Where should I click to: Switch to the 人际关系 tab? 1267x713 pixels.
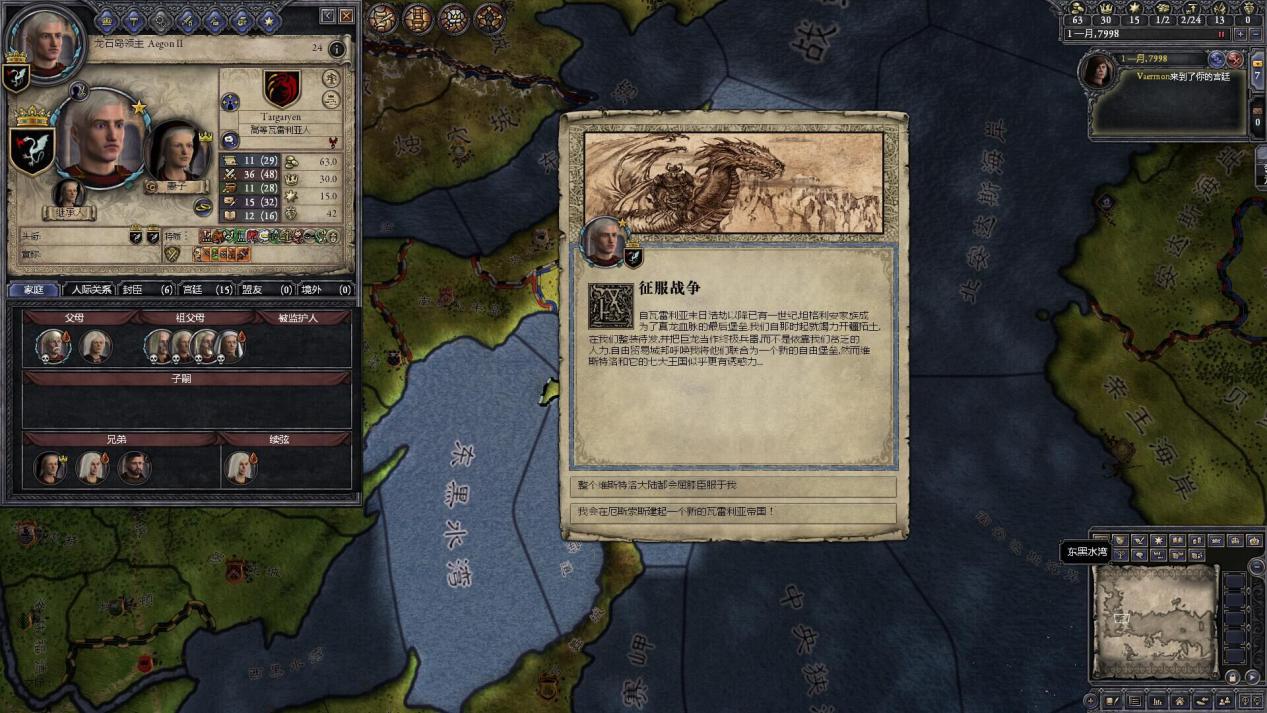pyautogui.click(x=91, y=290)
